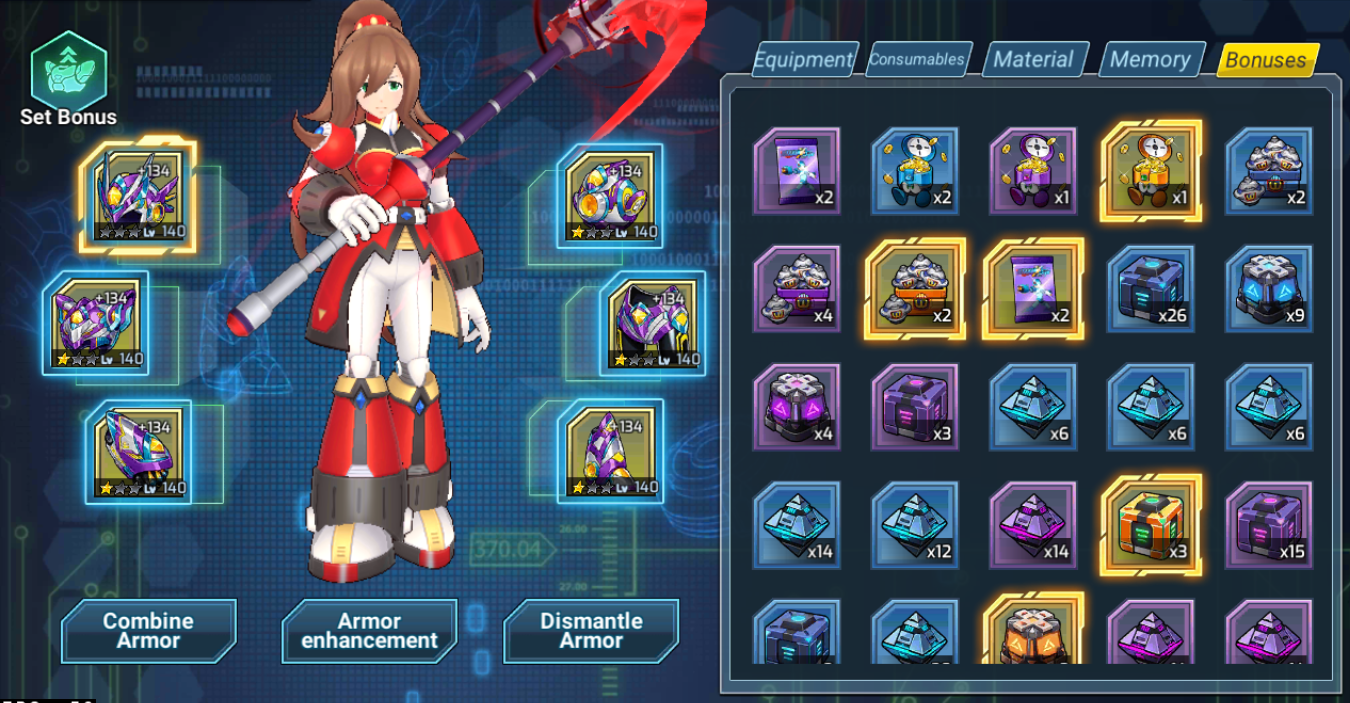
Task: Open the Consumables tab
Action: [x=917, y=59]
